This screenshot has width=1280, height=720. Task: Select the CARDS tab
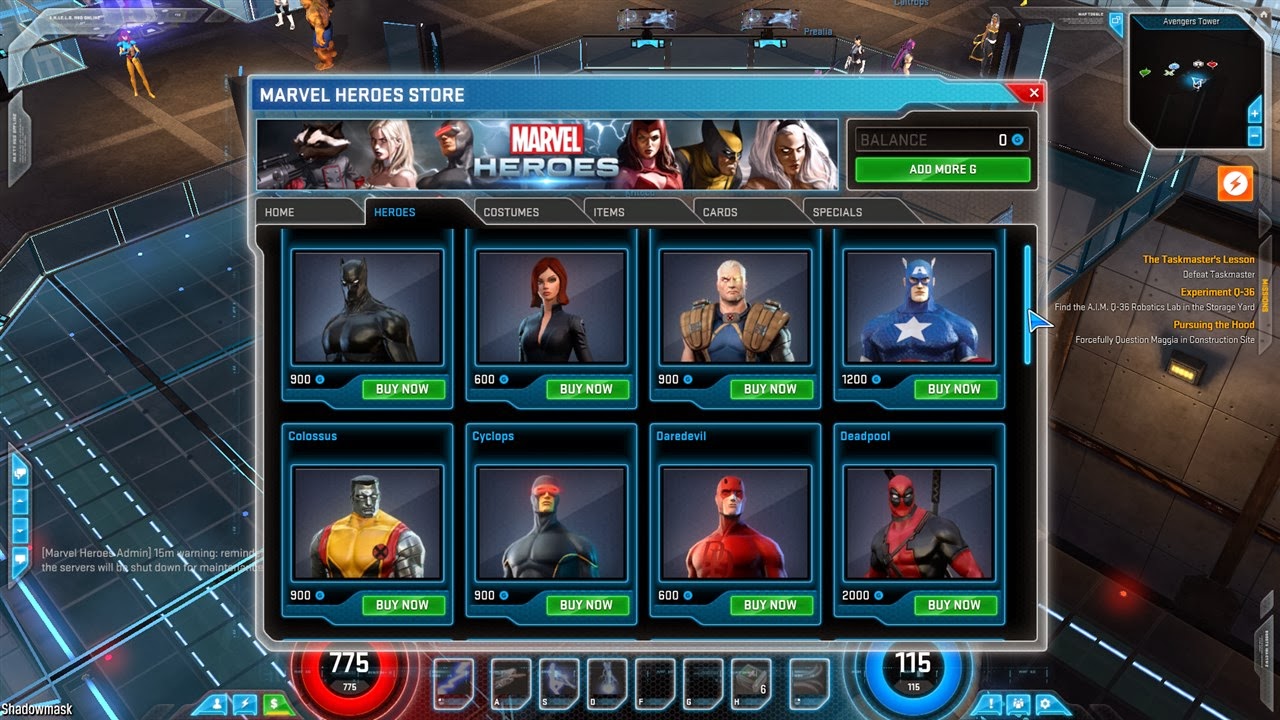718,211
